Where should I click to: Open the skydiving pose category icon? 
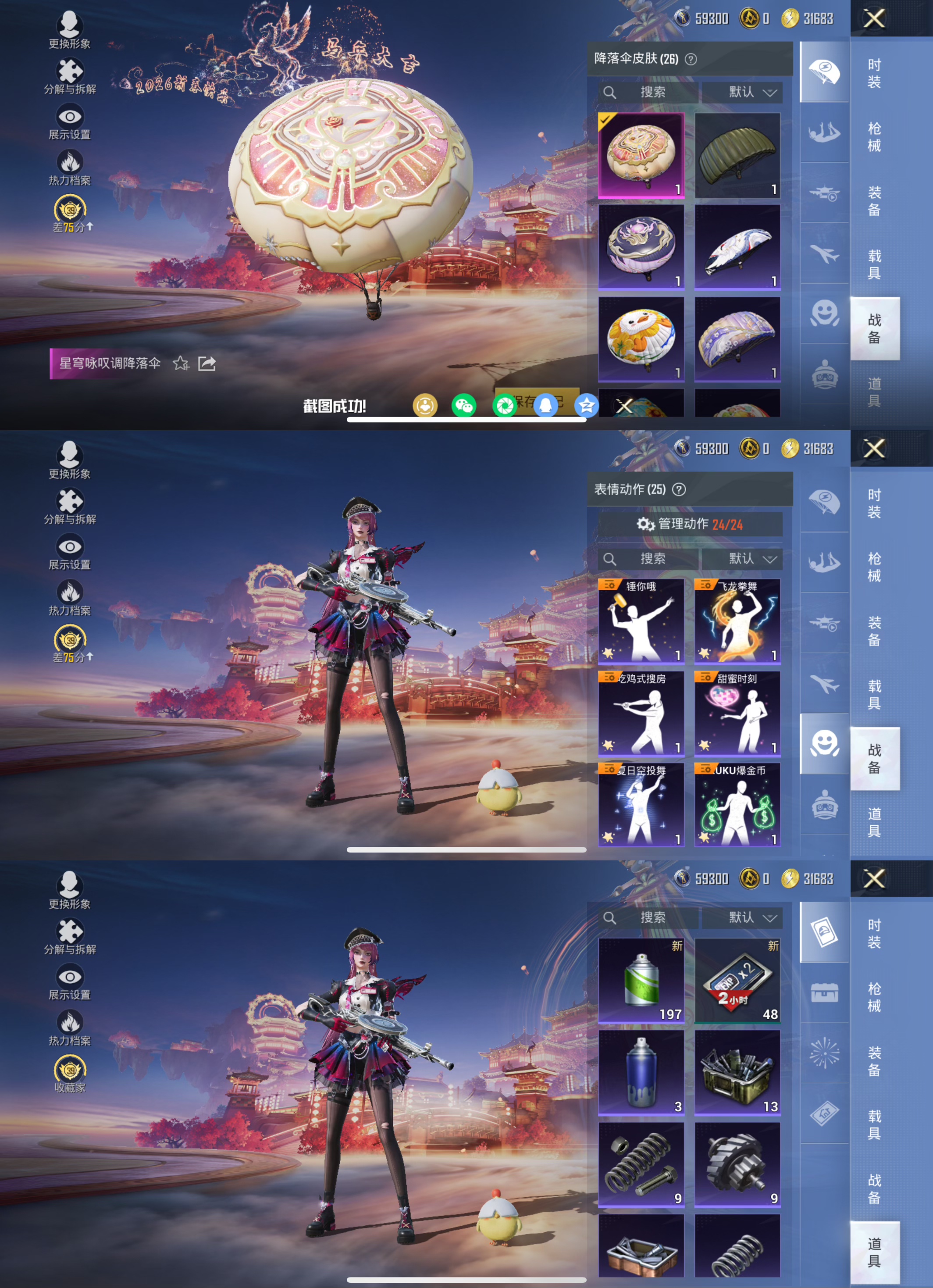[825, 132]
